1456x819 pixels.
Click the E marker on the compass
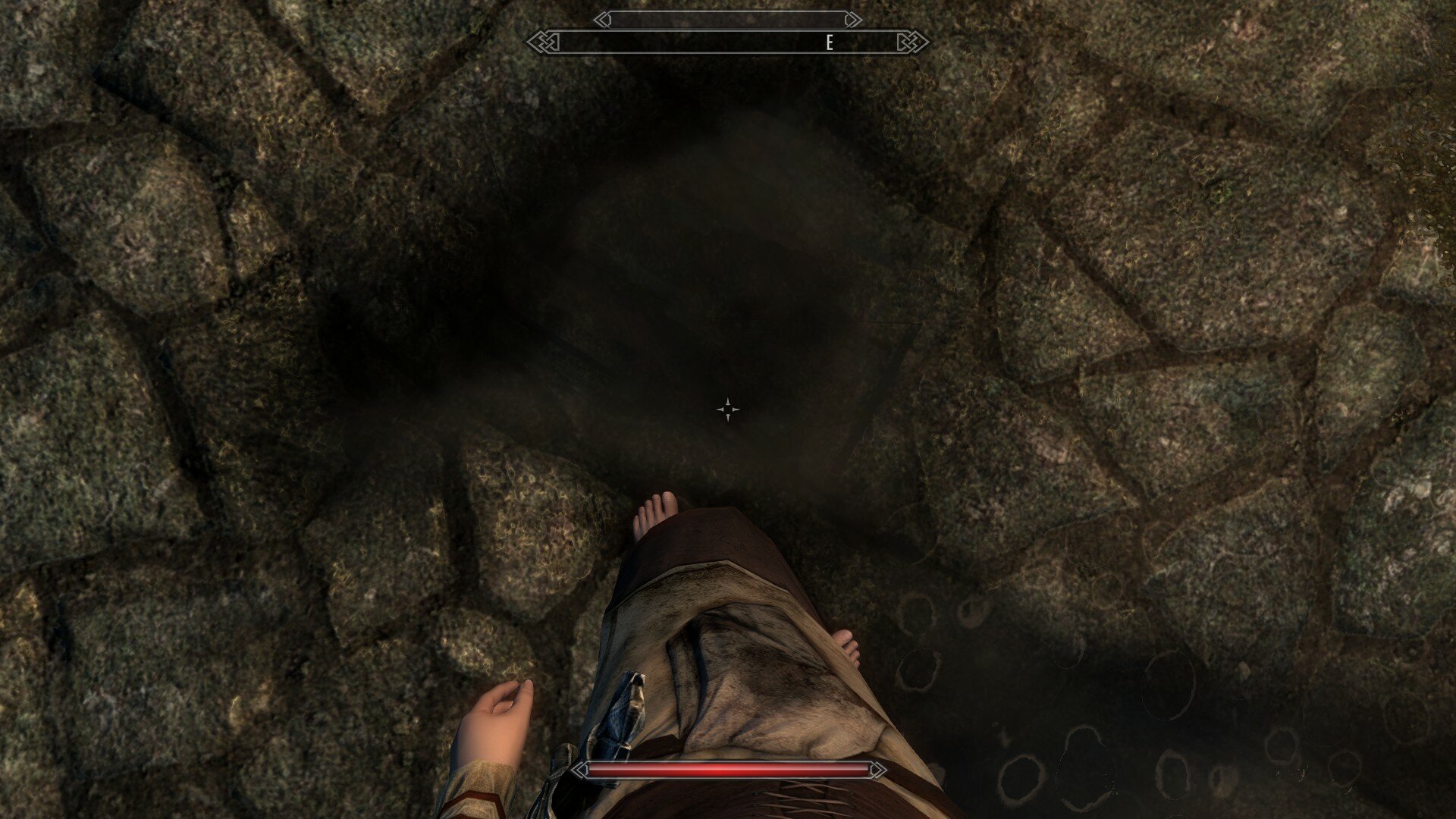coord(829,43)
